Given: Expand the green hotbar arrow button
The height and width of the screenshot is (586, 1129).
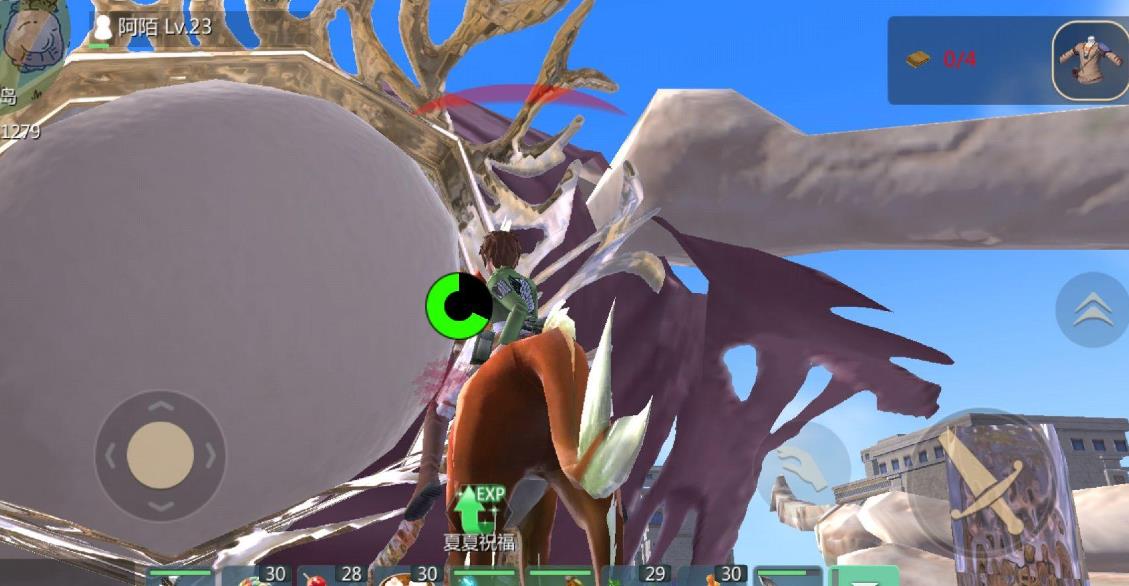Looking at the screenshot, I should (863, 577).
